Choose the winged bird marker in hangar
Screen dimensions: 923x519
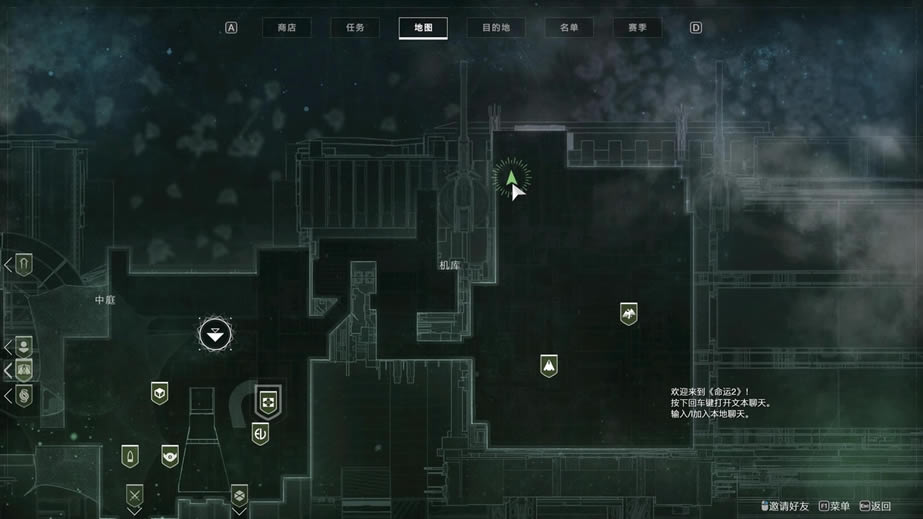point(628,314)
